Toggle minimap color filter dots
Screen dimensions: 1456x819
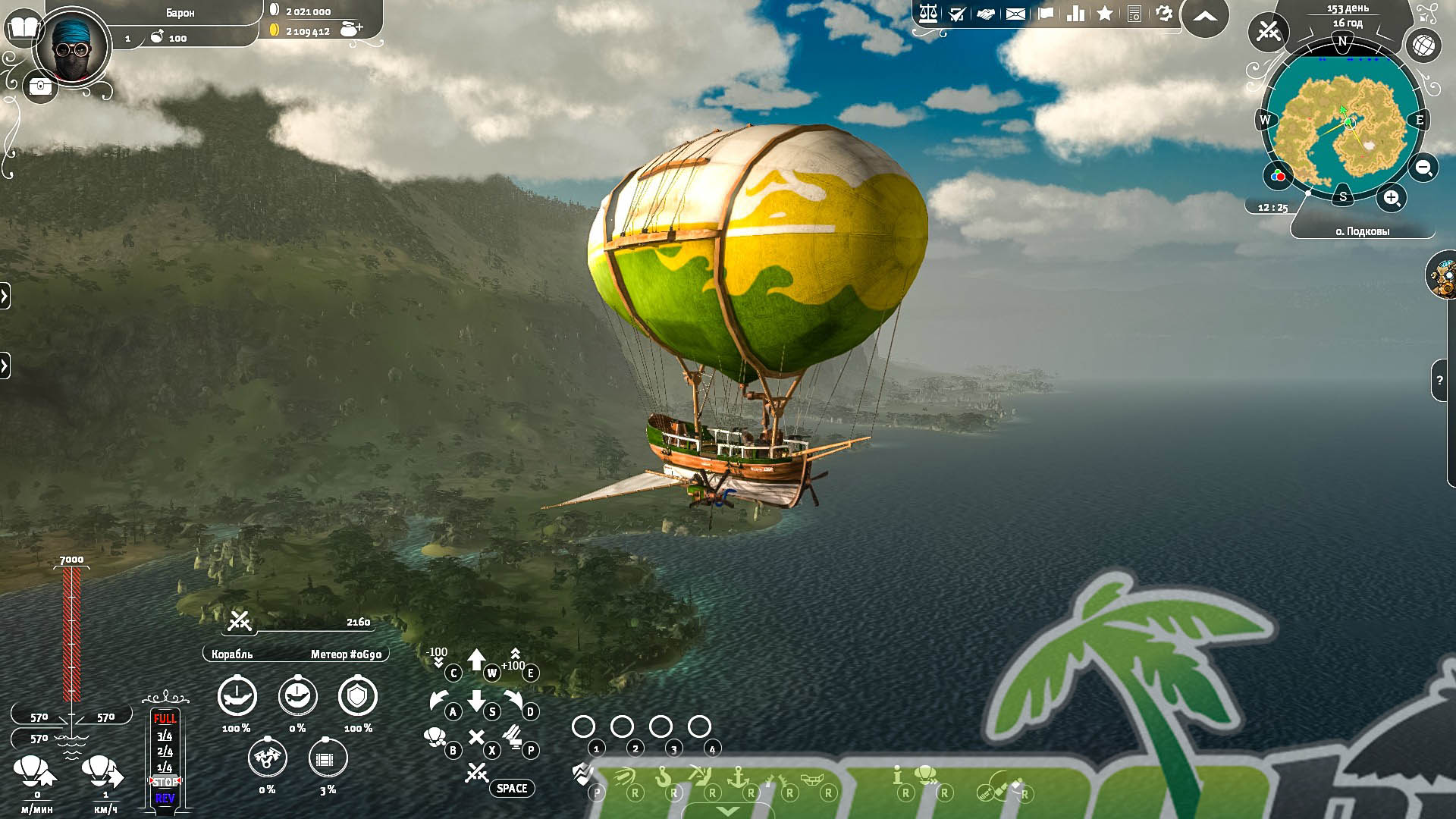(x=1278, y=176)
